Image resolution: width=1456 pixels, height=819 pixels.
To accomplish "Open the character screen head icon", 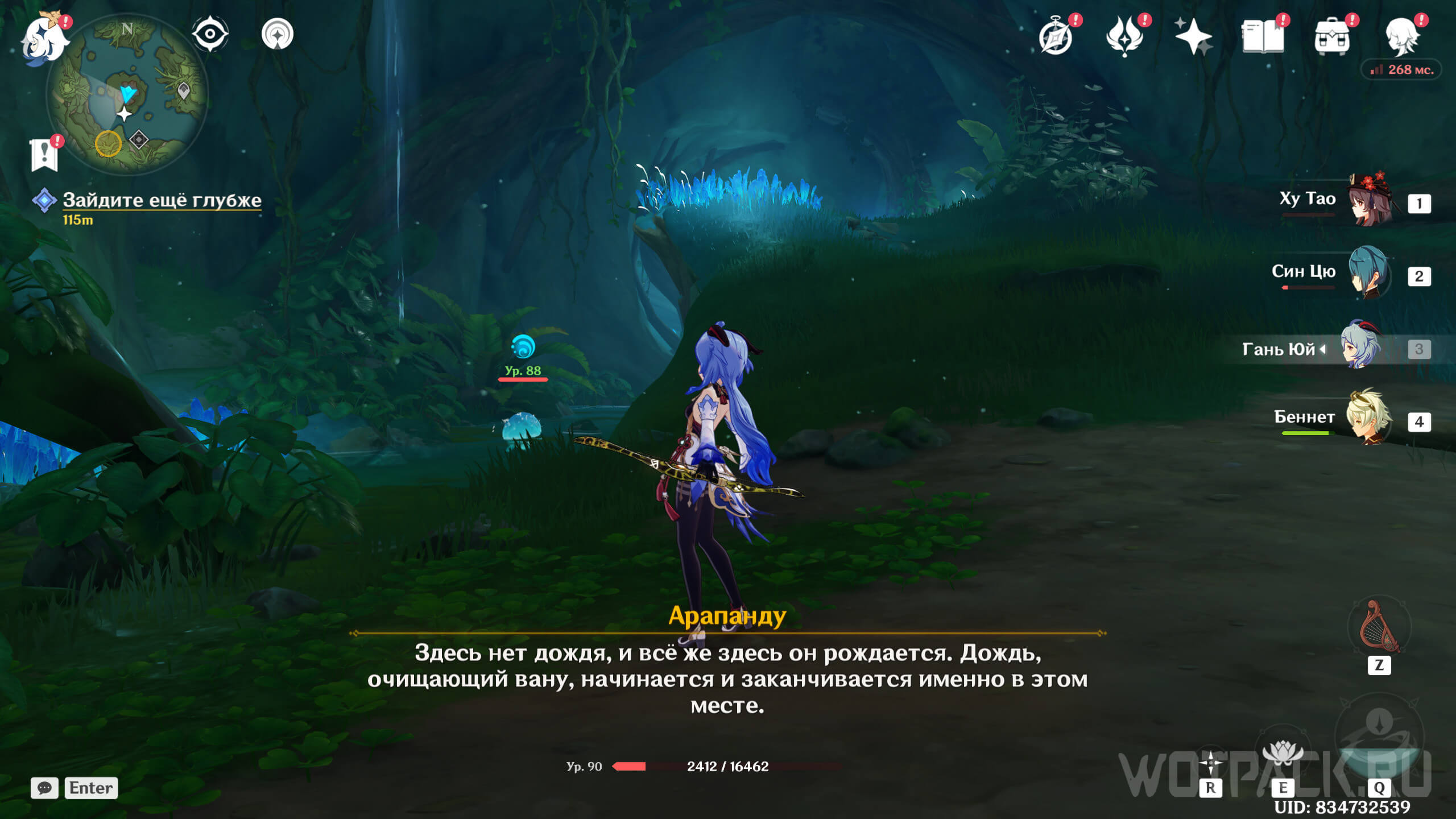I will (x=1401, y=36).
